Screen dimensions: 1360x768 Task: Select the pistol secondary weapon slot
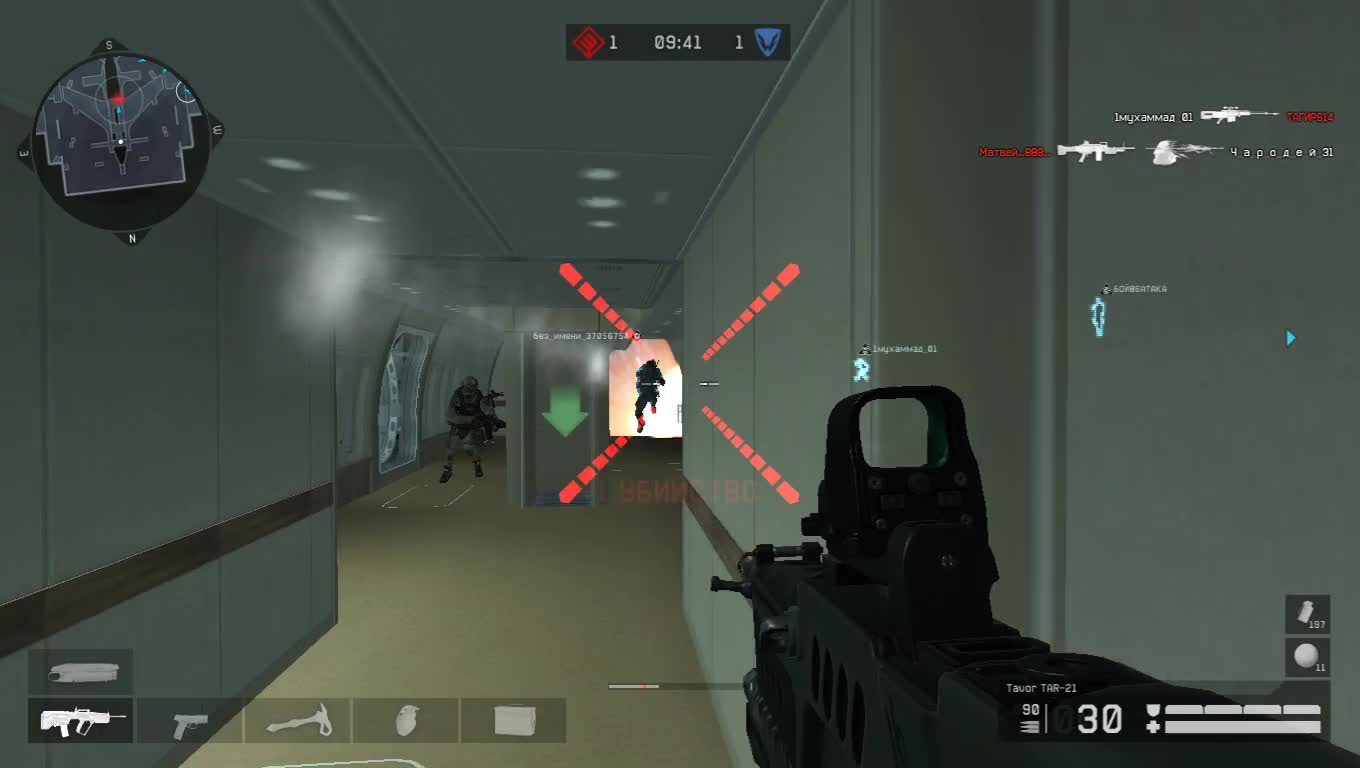click(x=188, y=719)
